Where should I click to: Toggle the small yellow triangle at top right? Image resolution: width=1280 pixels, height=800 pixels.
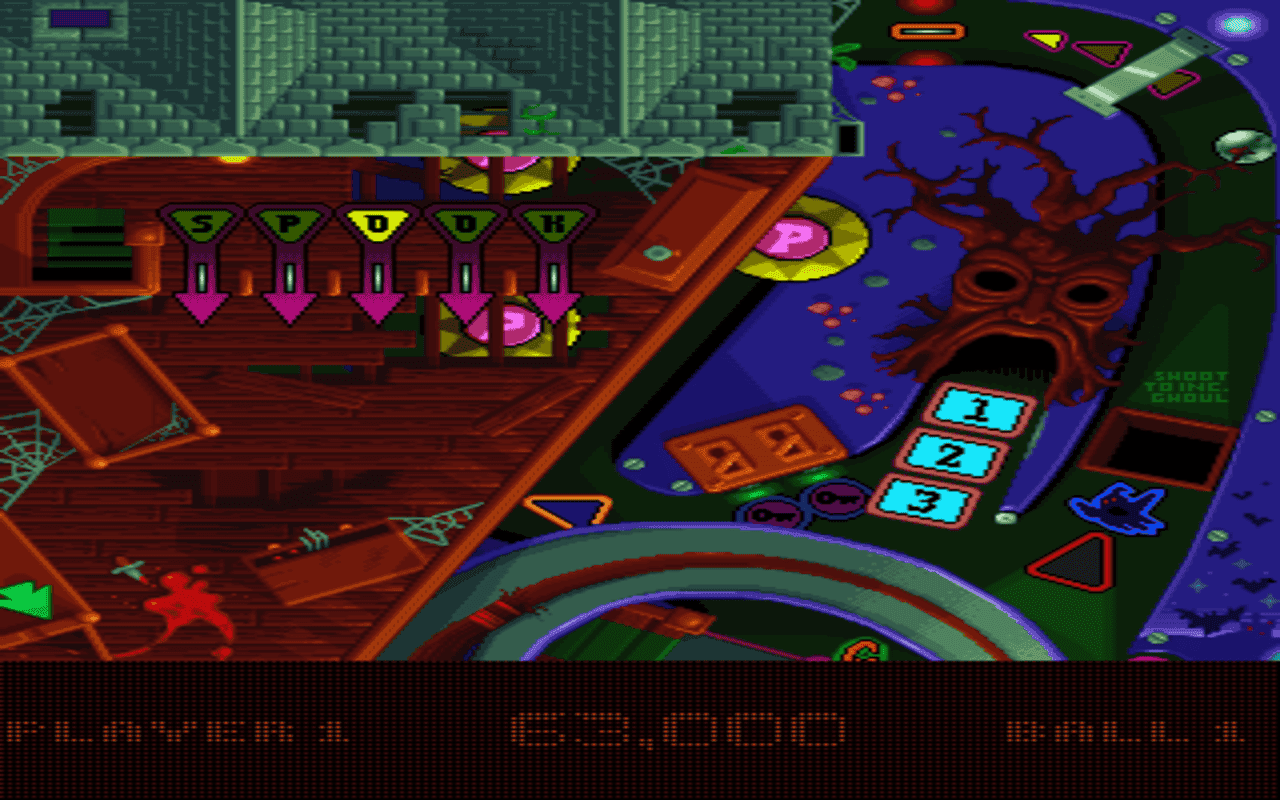point(1046,40)
